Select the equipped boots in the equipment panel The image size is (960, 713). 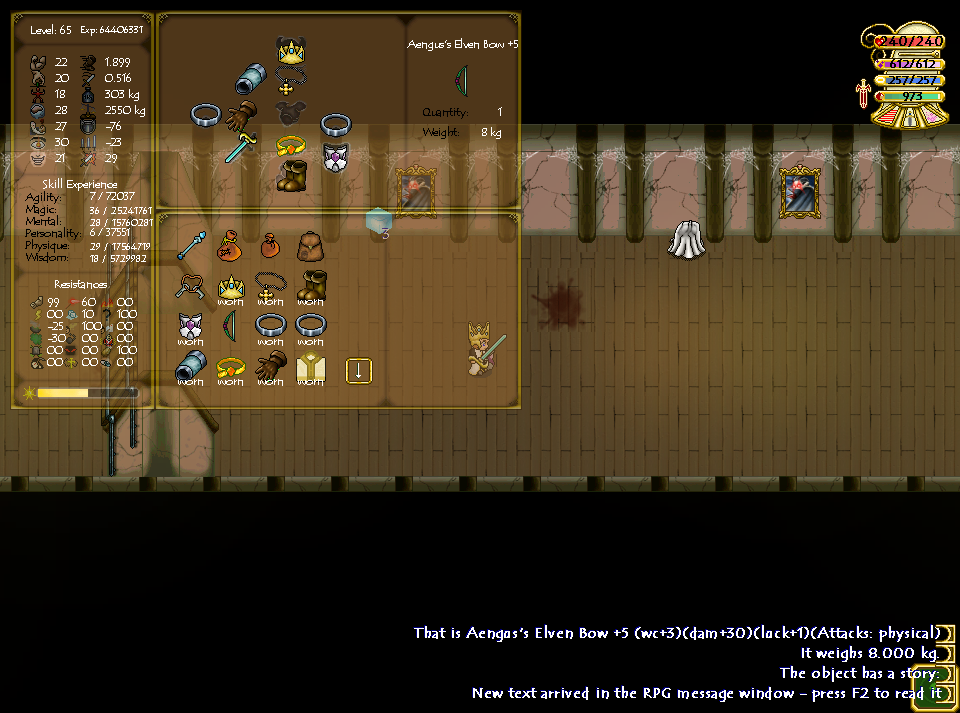293,175
